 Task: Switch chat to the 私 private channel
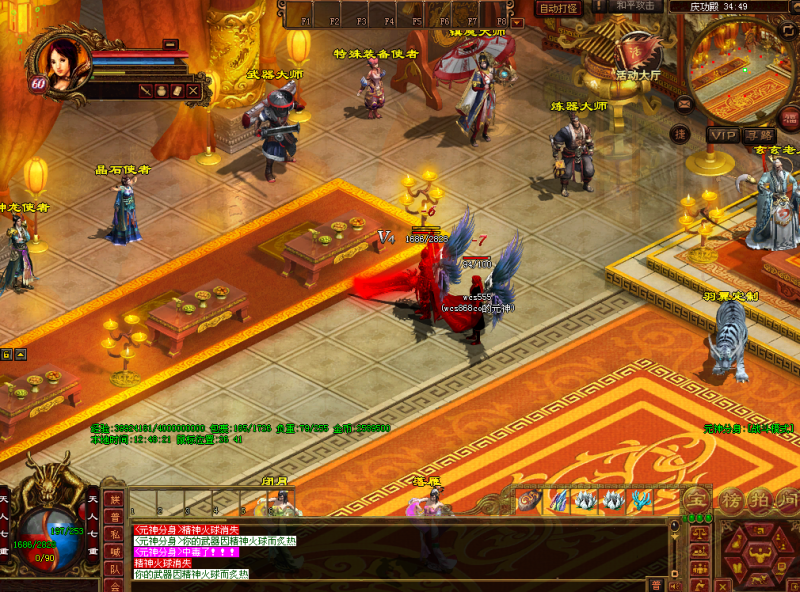[116, 533]
